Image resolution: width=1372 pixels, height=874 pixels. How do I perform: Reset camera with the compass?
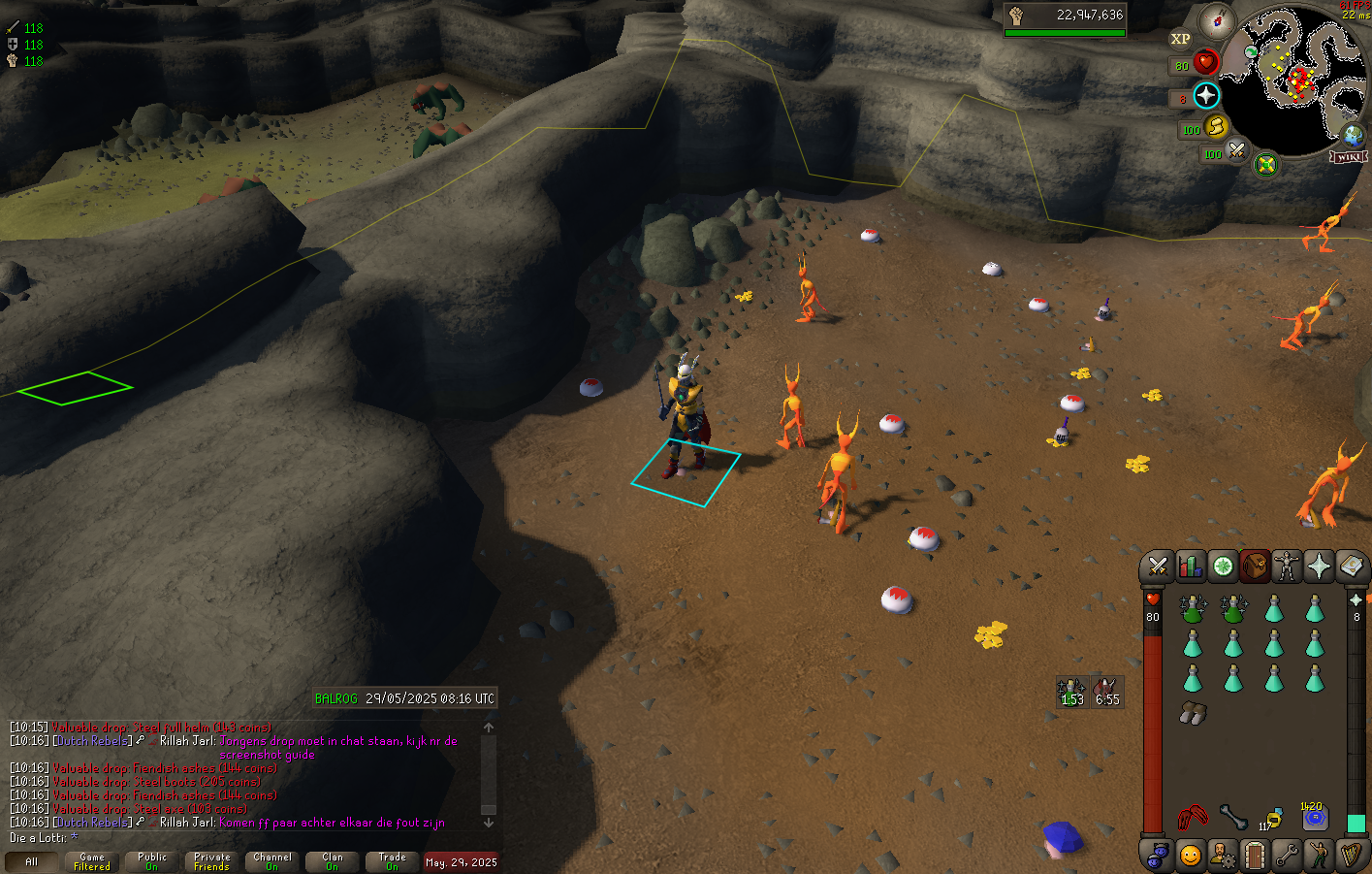[x=1216, y=20]
